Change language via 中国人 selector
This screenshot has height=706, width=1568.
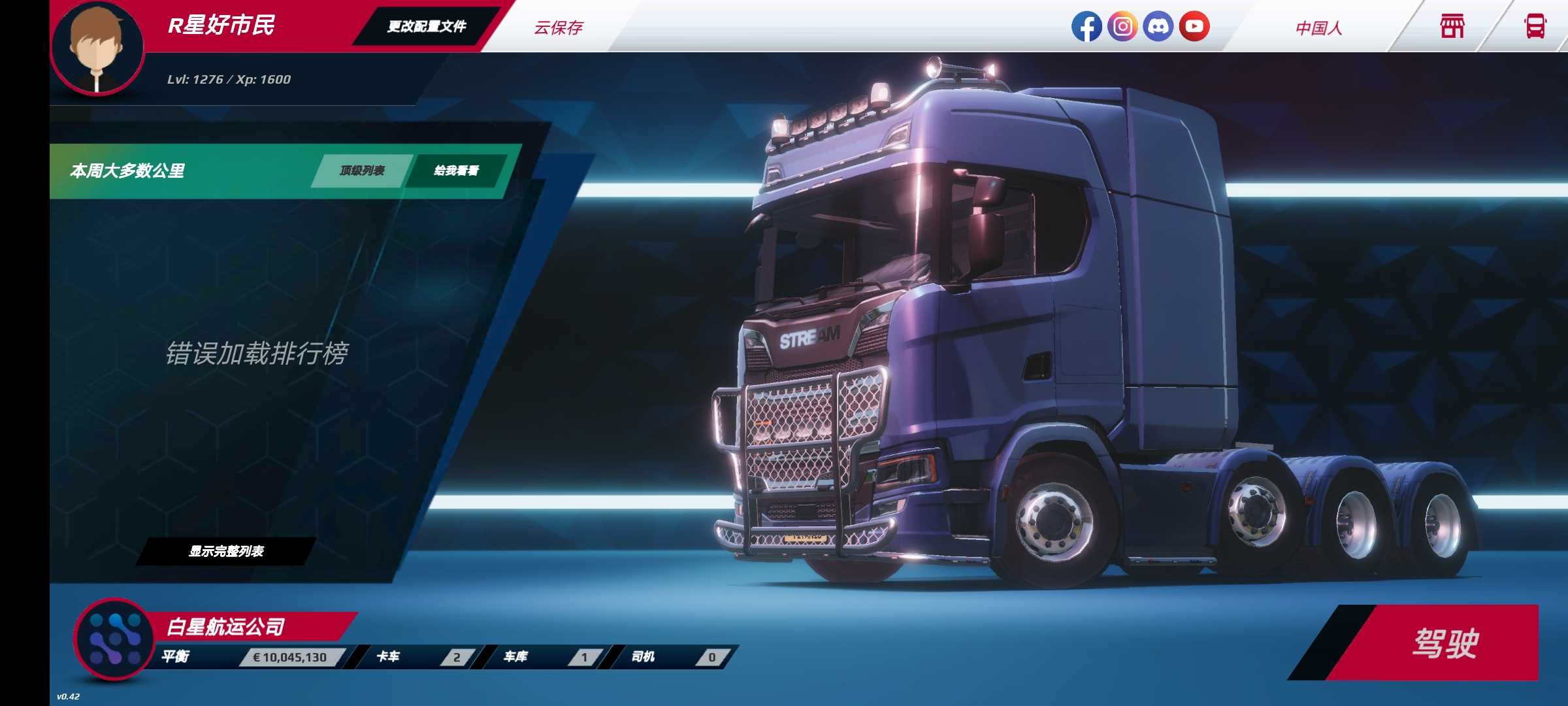click(x=1318, y=28)
